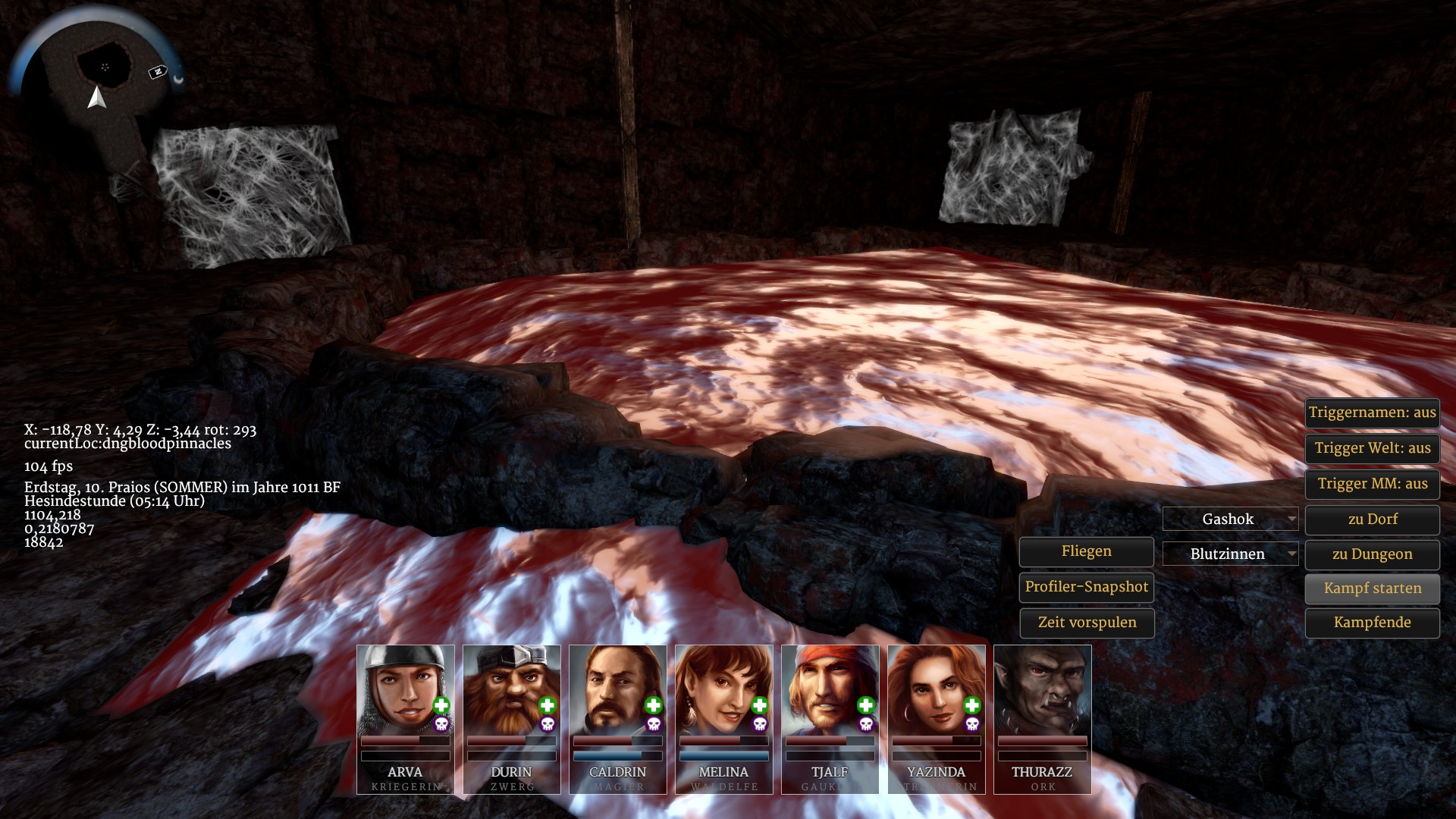Image resolution: width=1456 pixels, height=819 pixels.
Task: Toggle the Trigger Welt option
Action: click(x=1372, y=448)
